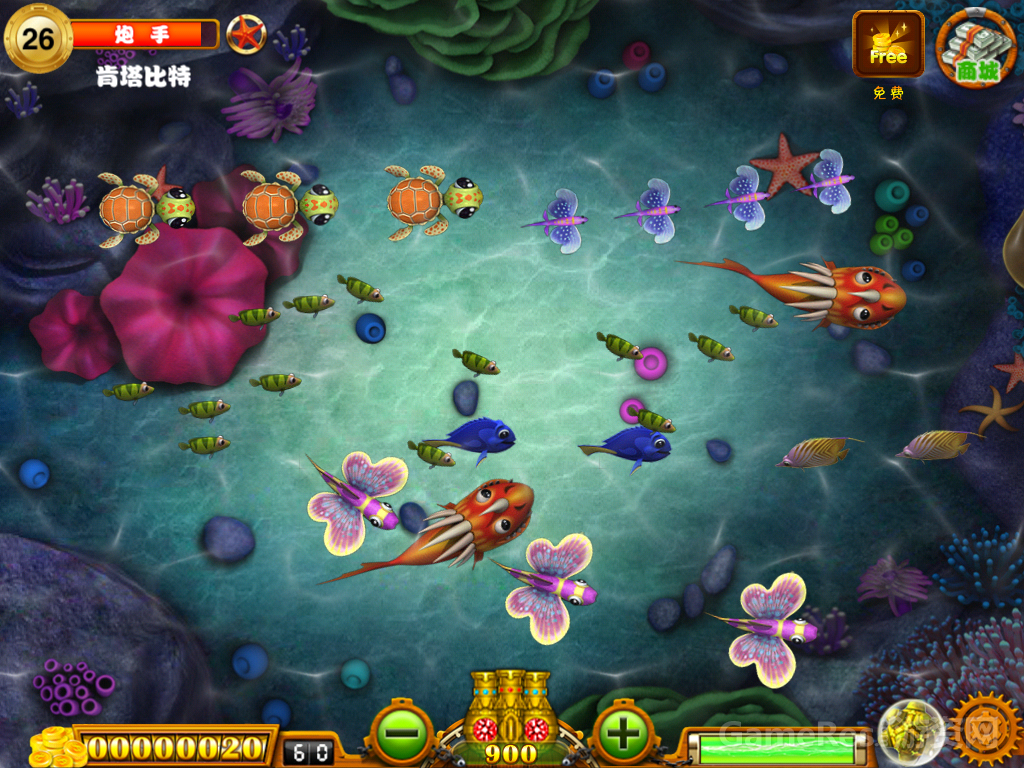Select the triple-barrel golden cannon
This screenshot has width=1024, height=768.
(x=510, y=705)
